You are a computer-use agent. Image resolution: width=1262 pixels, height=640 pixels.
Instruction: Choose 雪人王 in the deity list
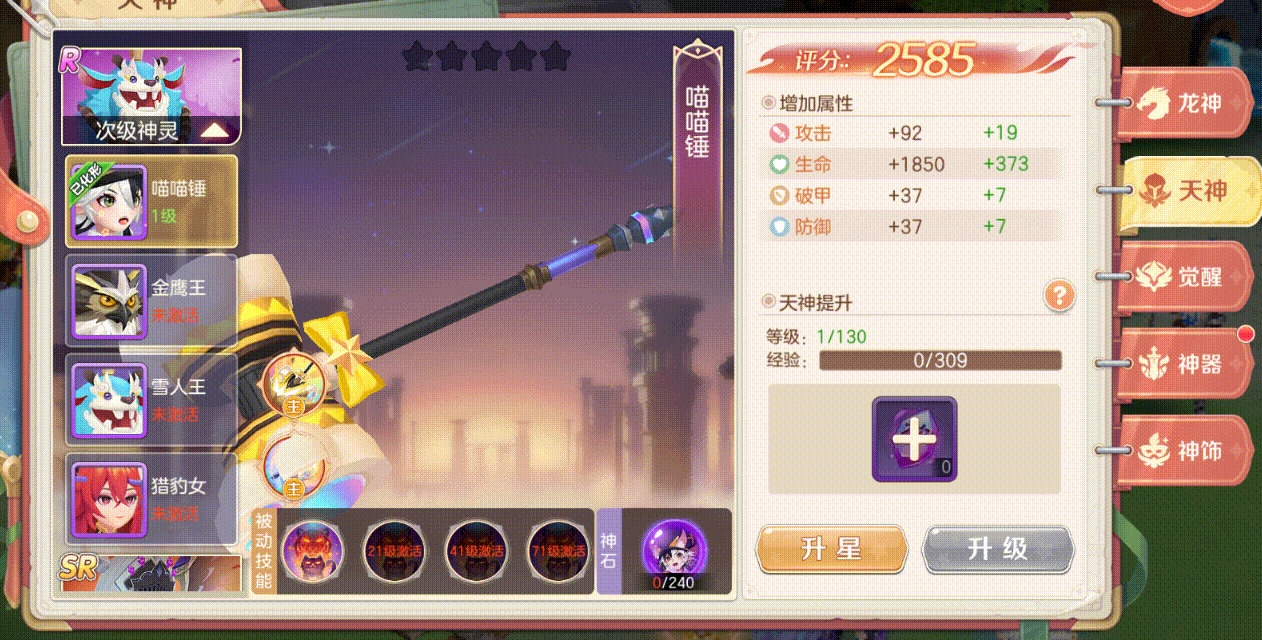[152, 399]
